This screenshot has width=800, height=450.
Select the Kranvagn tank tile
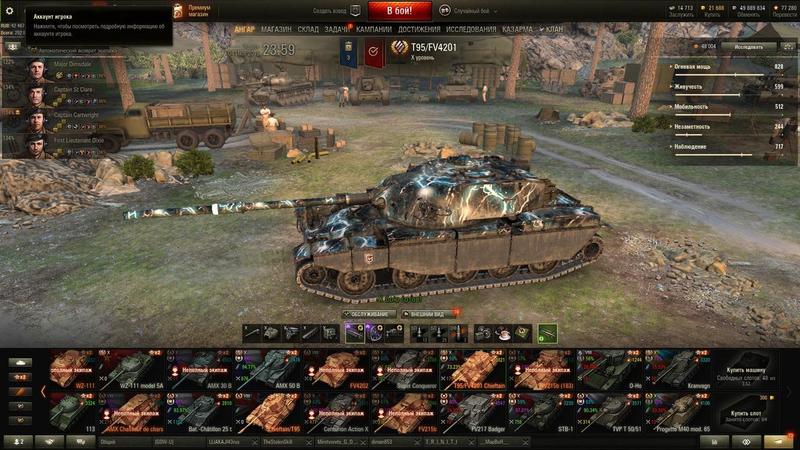[688, 368]
